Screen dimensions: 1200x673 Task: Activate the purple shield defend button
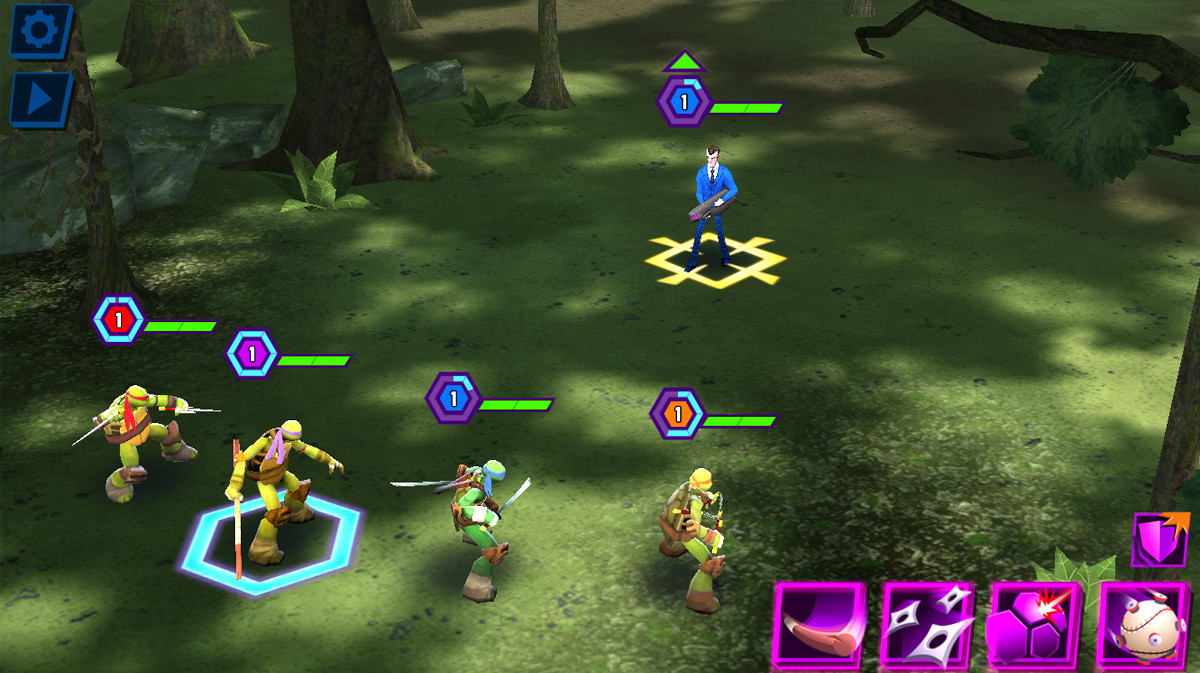click(x=1160, y=540)
